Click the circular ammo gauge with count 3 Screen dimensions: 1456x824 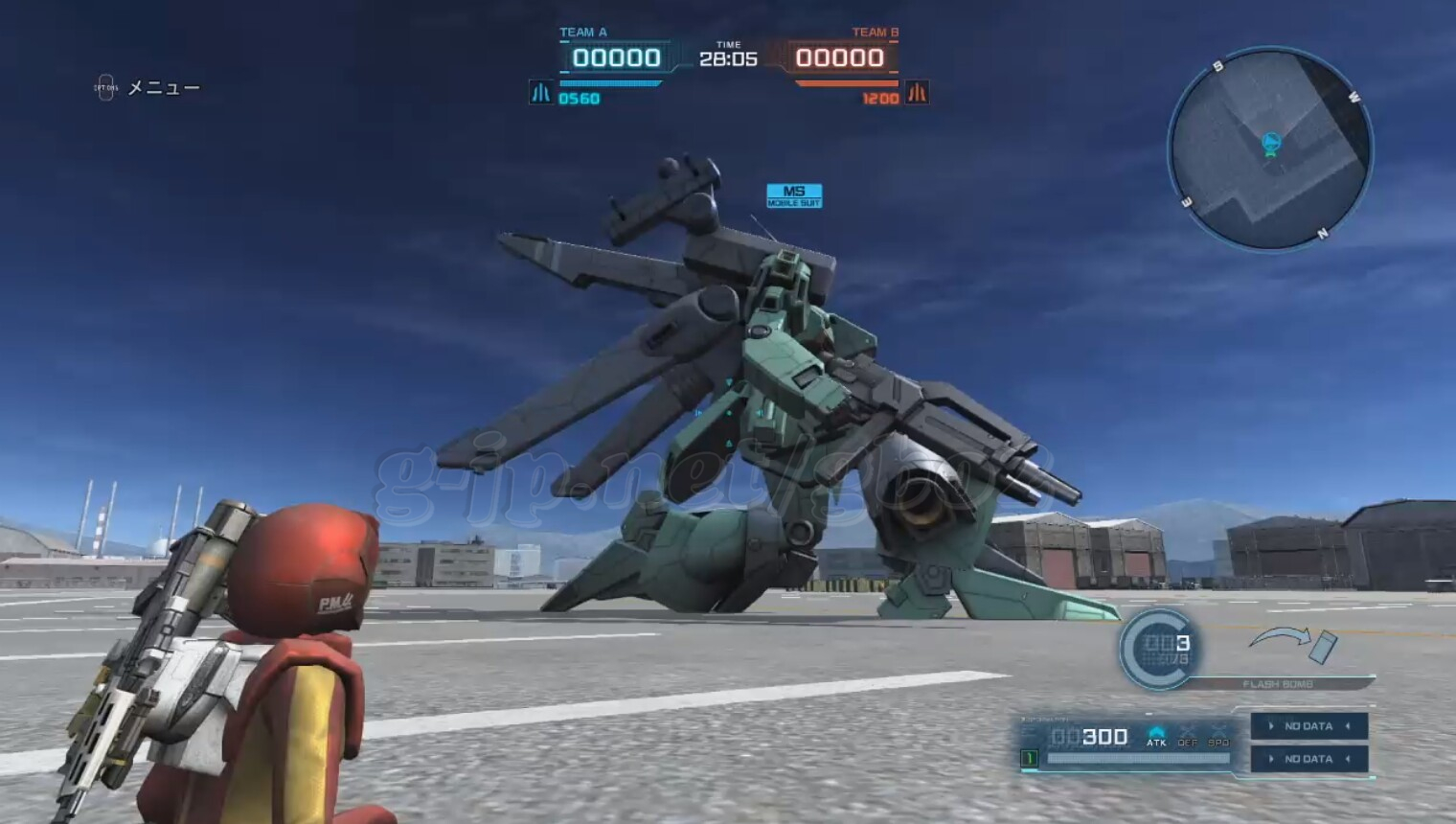(x=1158, y=649)
